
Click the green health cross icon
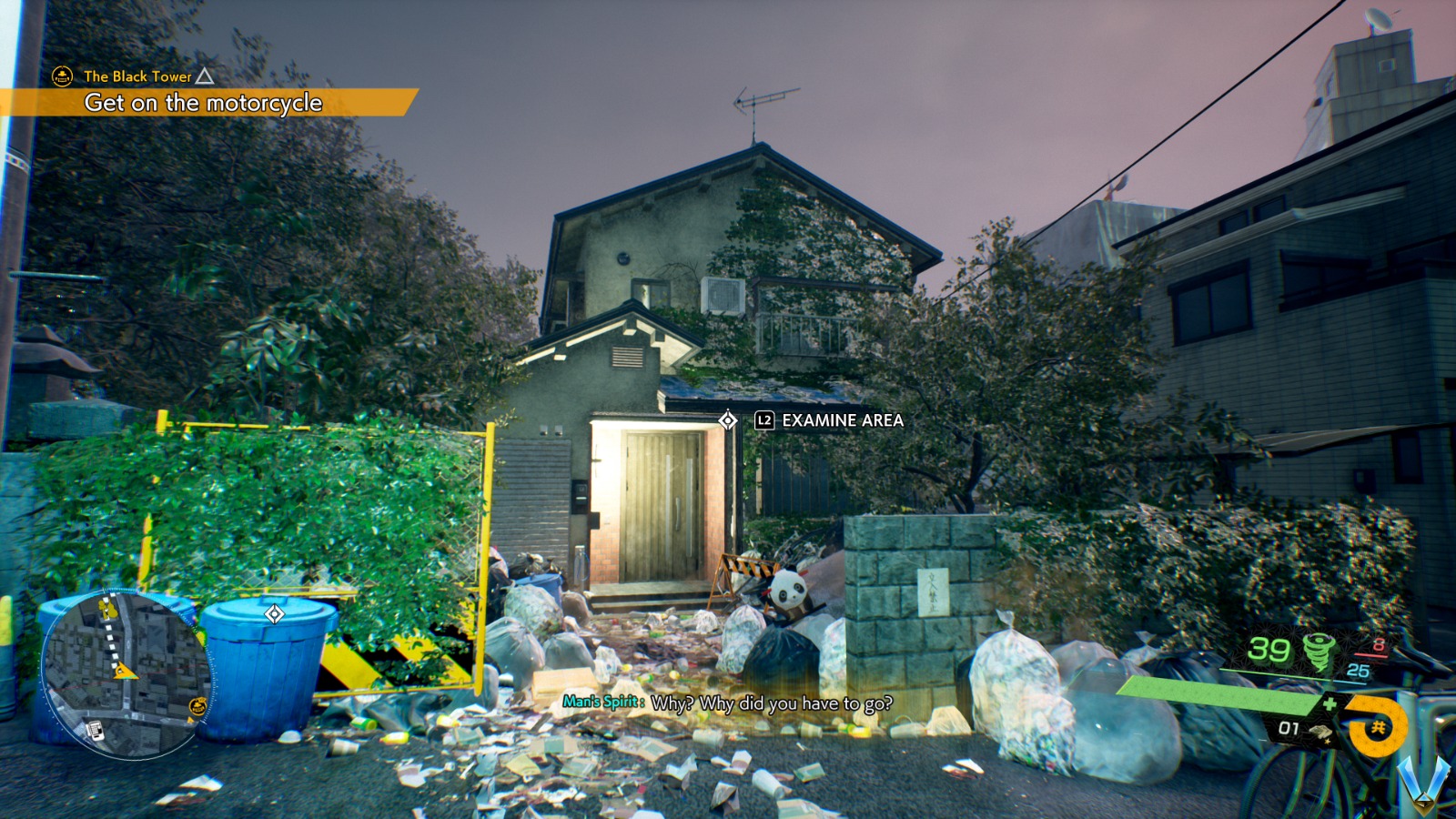1330,703
